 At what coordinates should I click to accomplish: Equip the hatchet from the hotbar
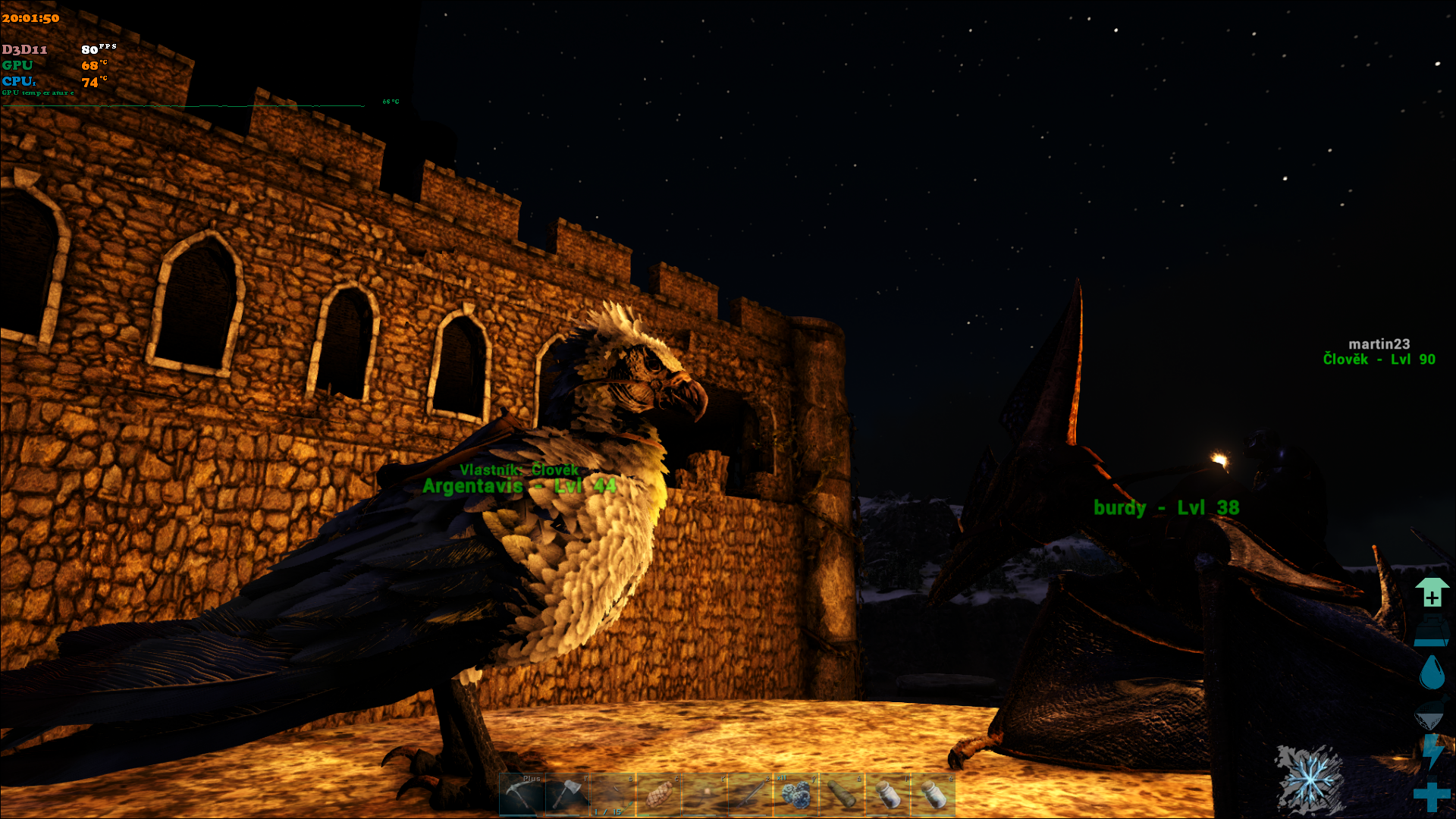pos(567,795)
